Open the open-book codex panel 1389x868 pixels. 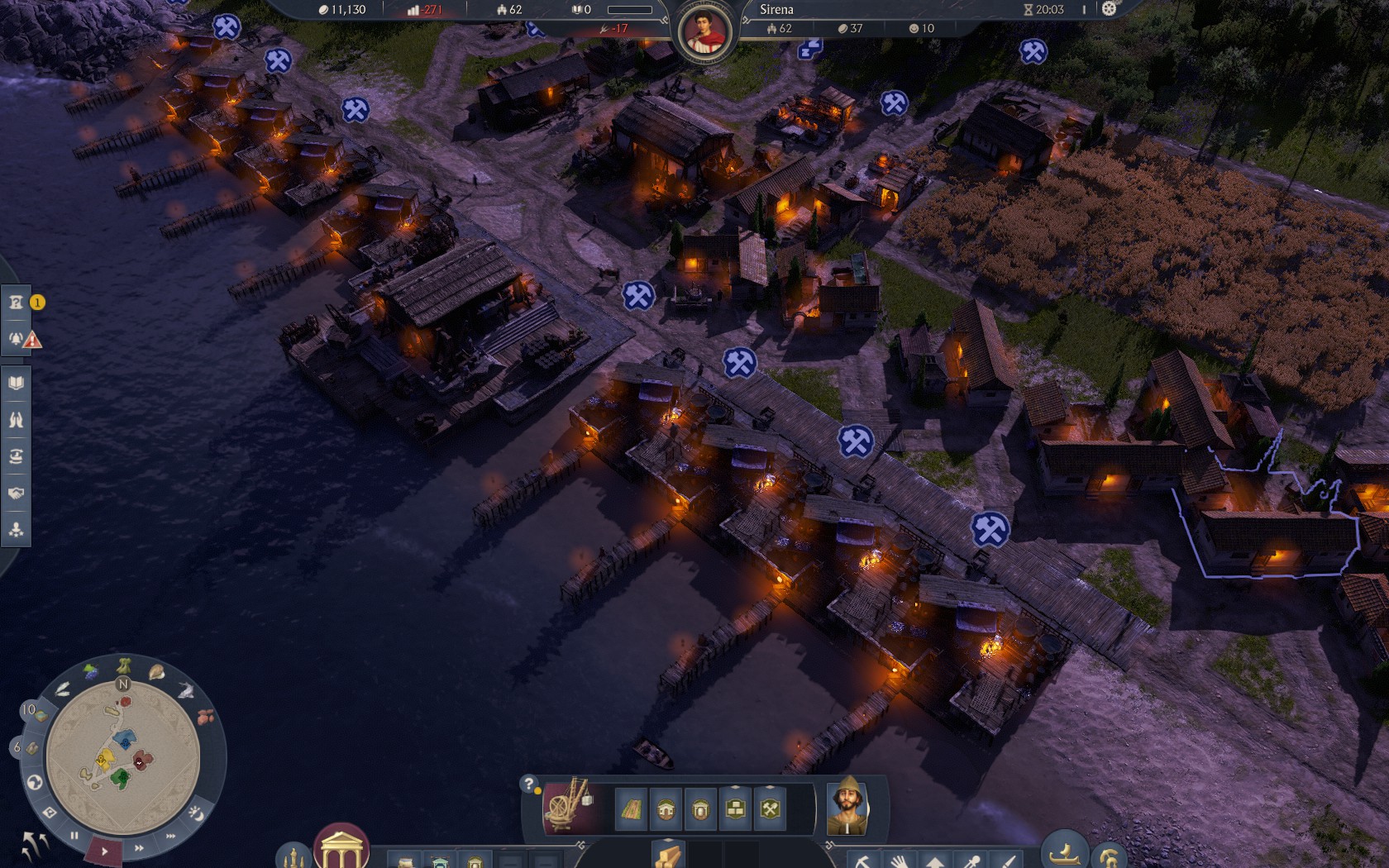pos(16,383)
